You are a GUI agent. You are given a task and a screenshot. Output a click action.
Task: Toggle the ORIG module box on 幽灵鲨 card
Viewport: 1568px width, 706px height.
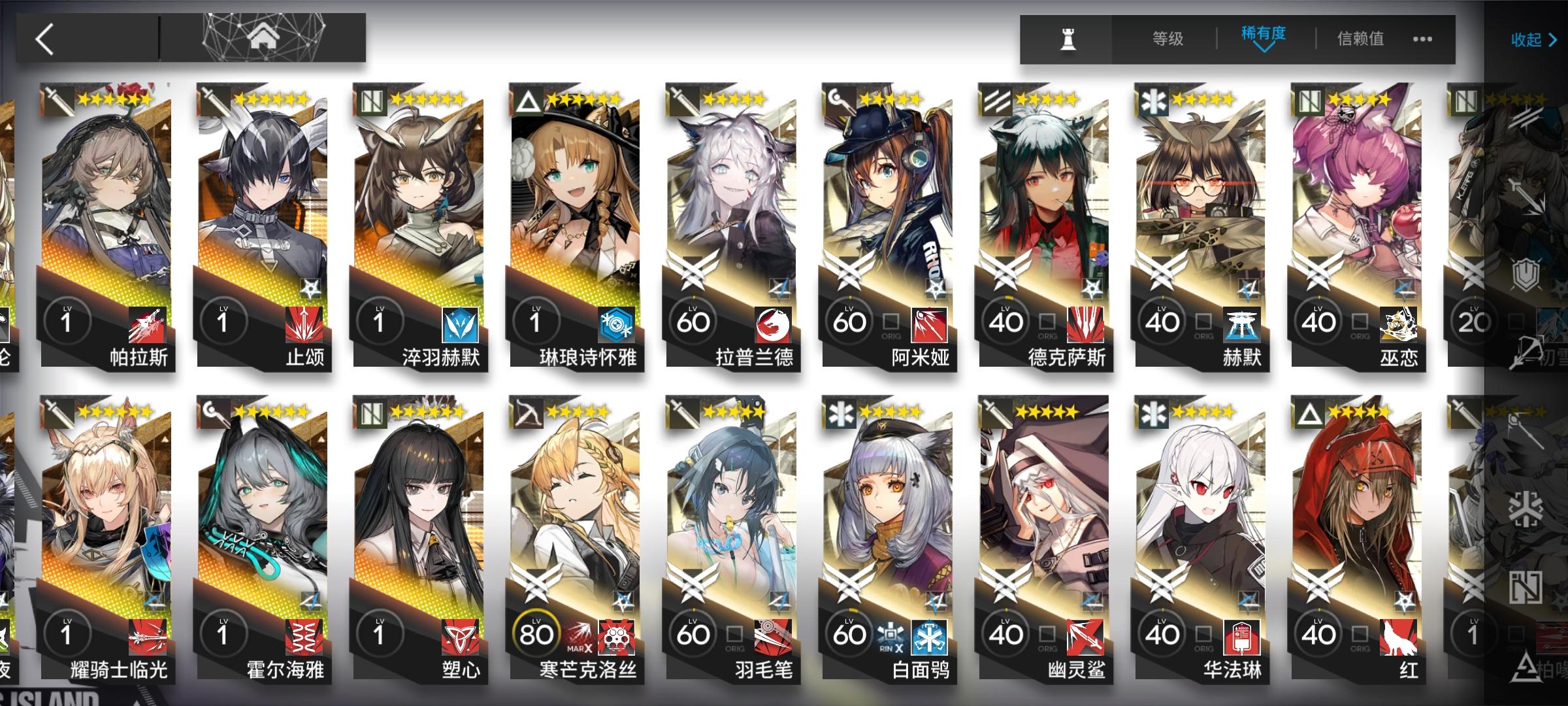1049,634
